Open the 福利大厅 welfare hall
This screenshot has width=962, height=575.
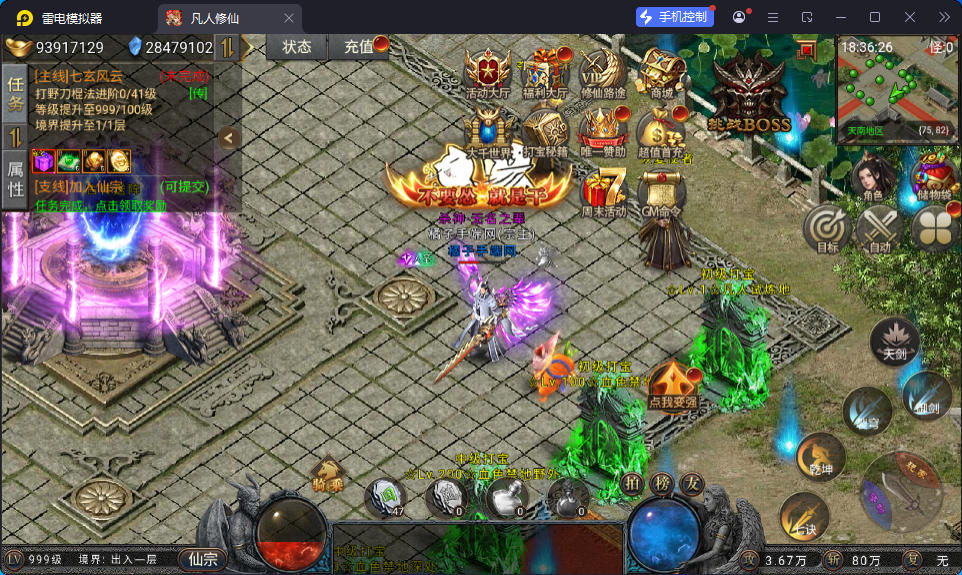pyautogui.click(x=545, y=72)
